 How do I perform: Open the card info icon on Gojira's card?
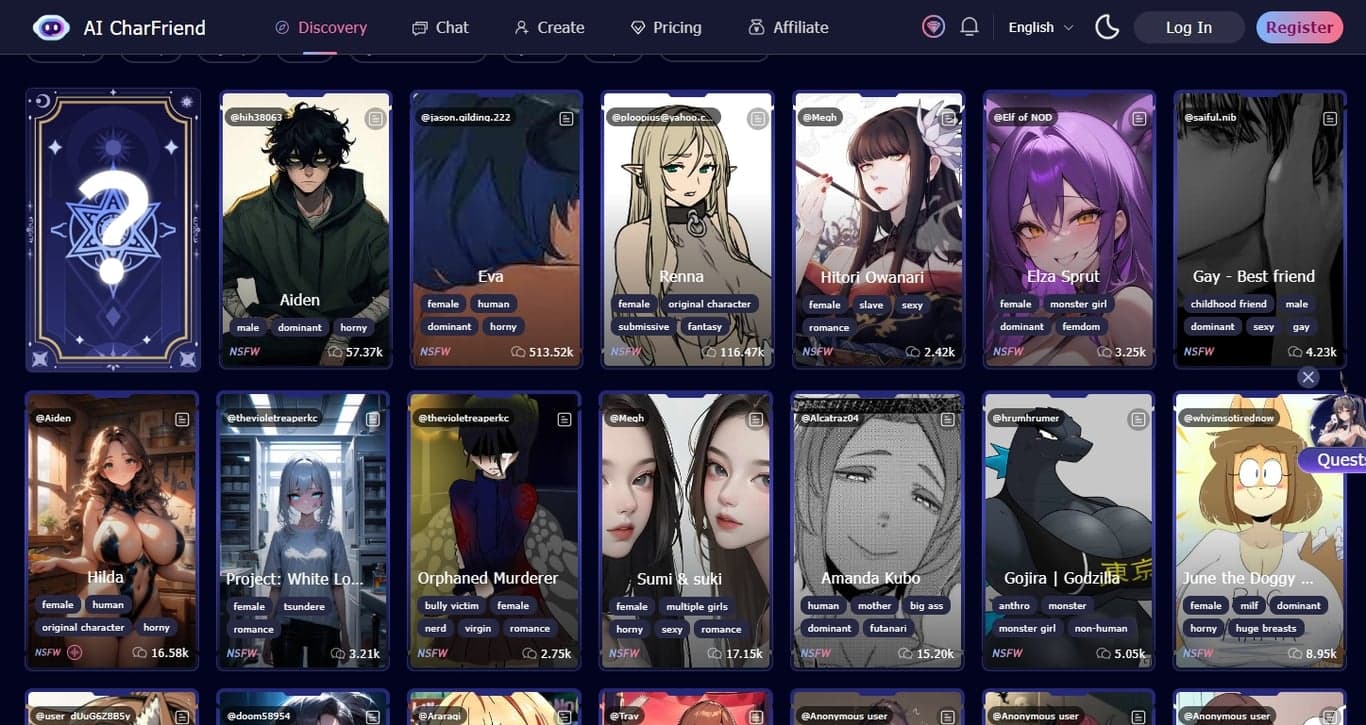pyautogui.click(x=1138, y=419)
